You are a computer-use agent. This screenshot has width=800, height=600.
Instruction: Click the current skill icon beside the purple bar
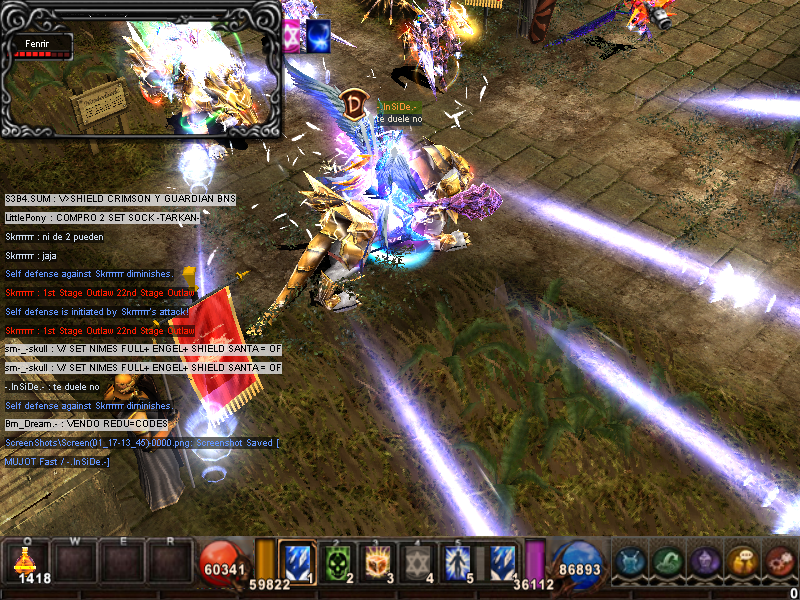tap(503, 563)
